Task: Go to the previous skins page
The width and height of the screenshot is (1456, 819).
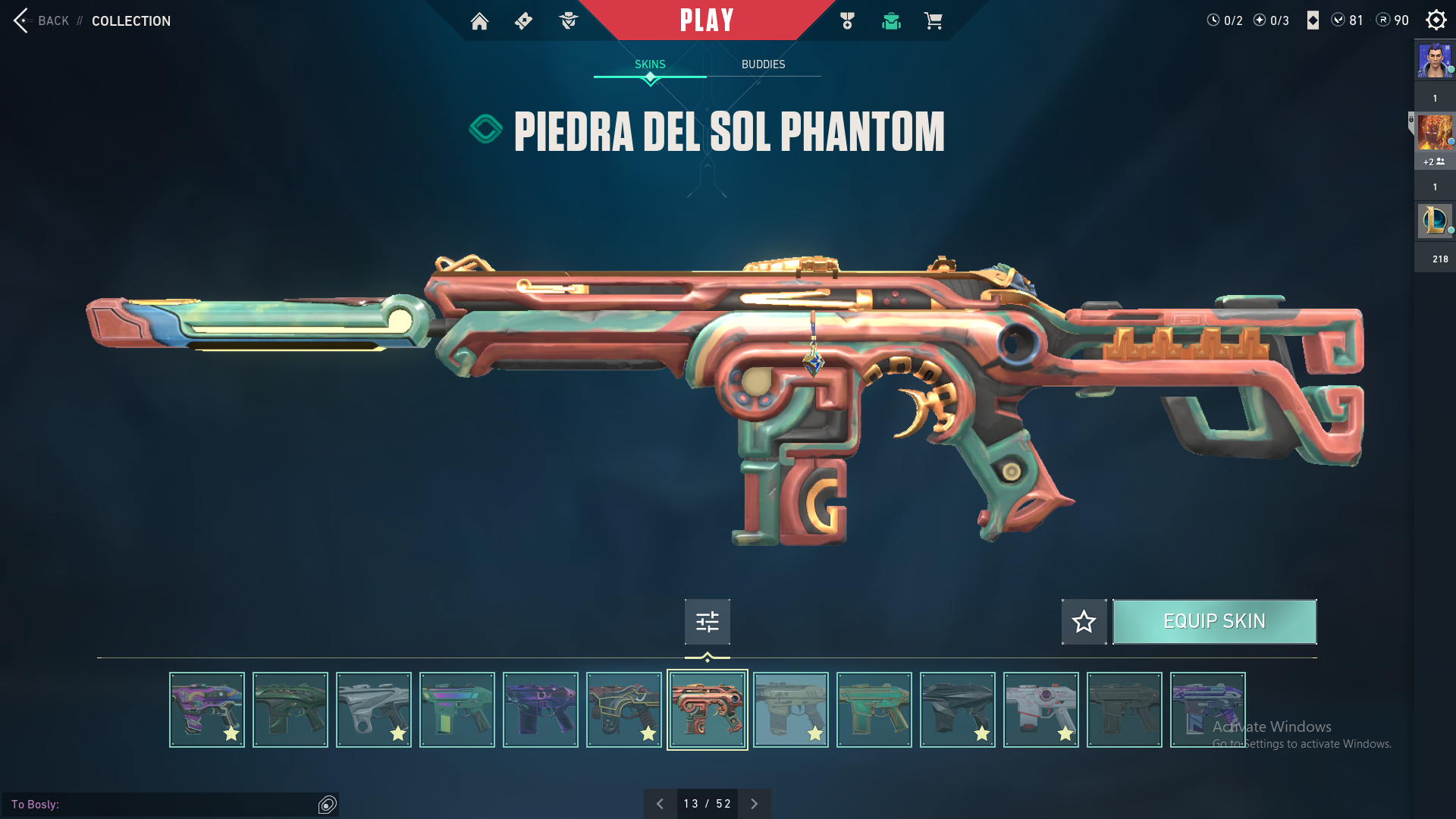Action: pyautogui.click(x=660, y=804)
